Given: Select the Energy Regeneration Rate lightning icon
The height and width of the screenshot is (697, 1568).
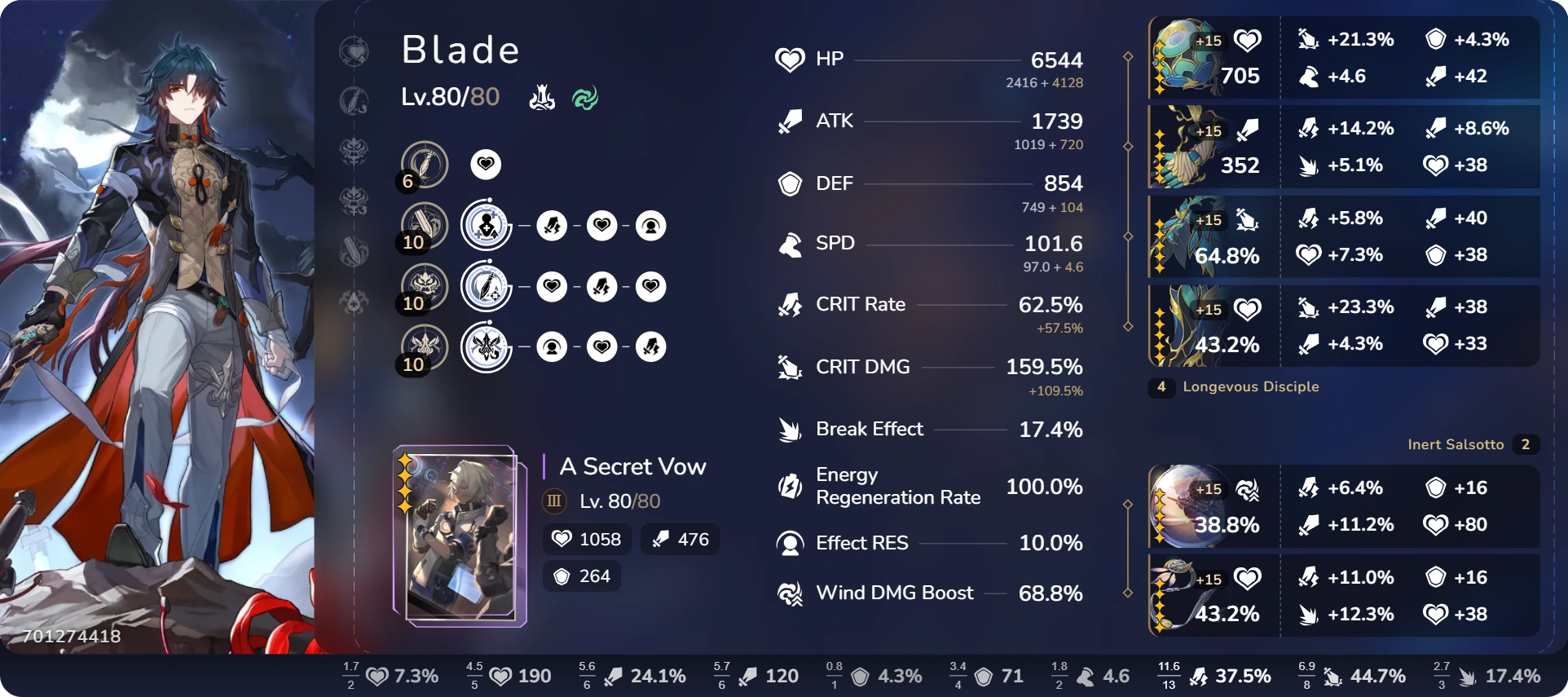Looking at the screenshot, I should click(788, 486).
